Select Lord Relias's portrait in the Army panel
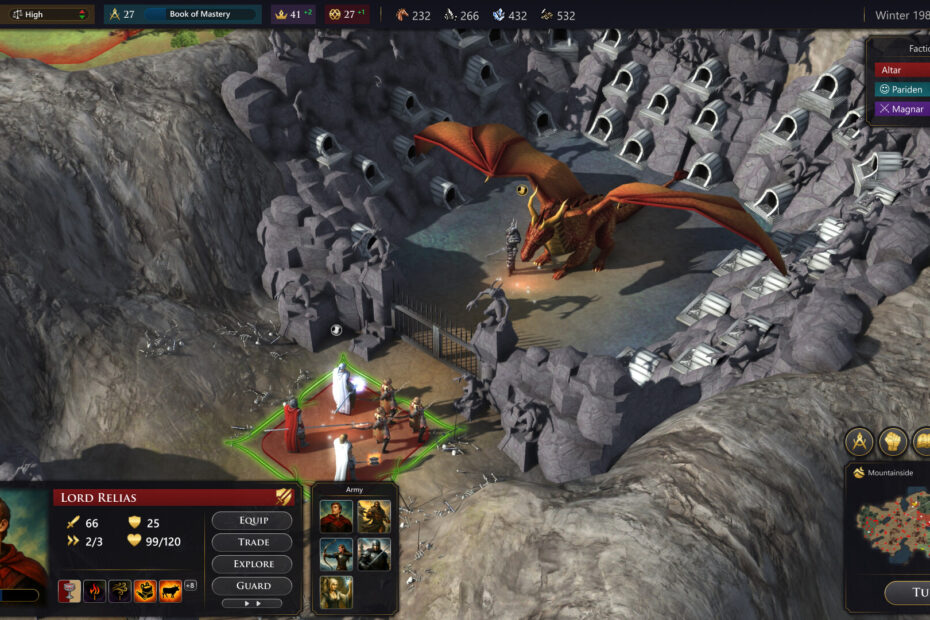Image resolution: width=930 pixels, height=620 pixels. point(336,516)
